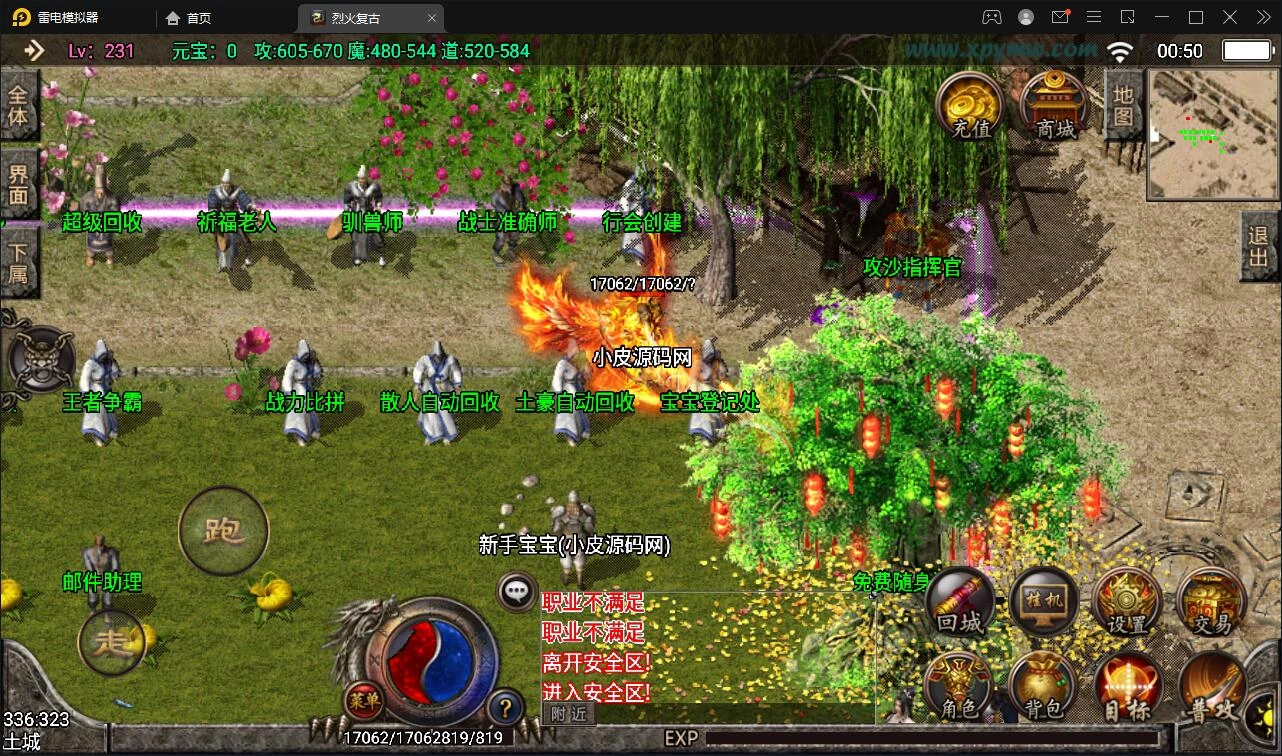Open the 商城 shop

click(x=1054, y=105)
